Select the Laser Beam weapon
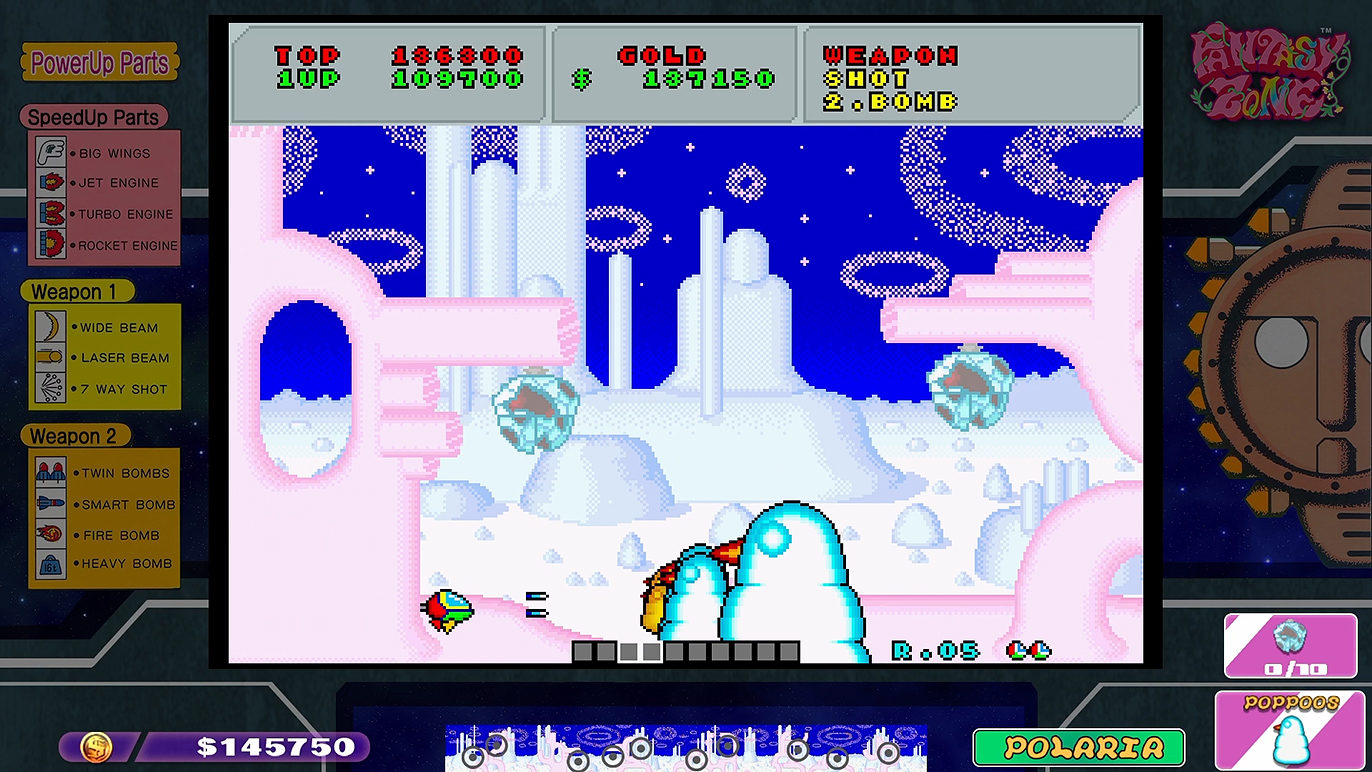 point(104,358)
